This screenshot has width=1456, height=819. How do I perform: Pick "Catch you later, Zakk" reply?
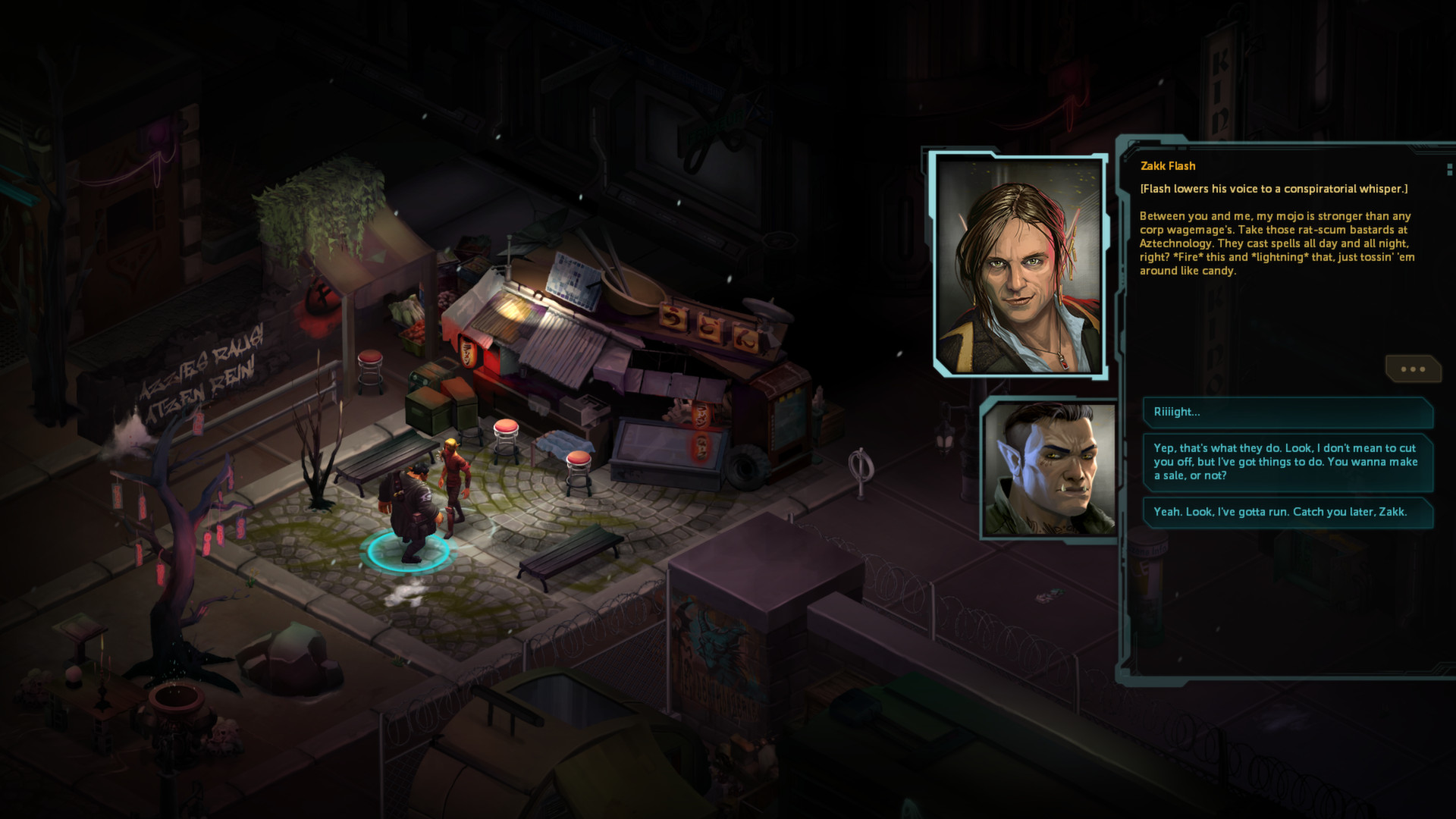(x=1287, y=512)
